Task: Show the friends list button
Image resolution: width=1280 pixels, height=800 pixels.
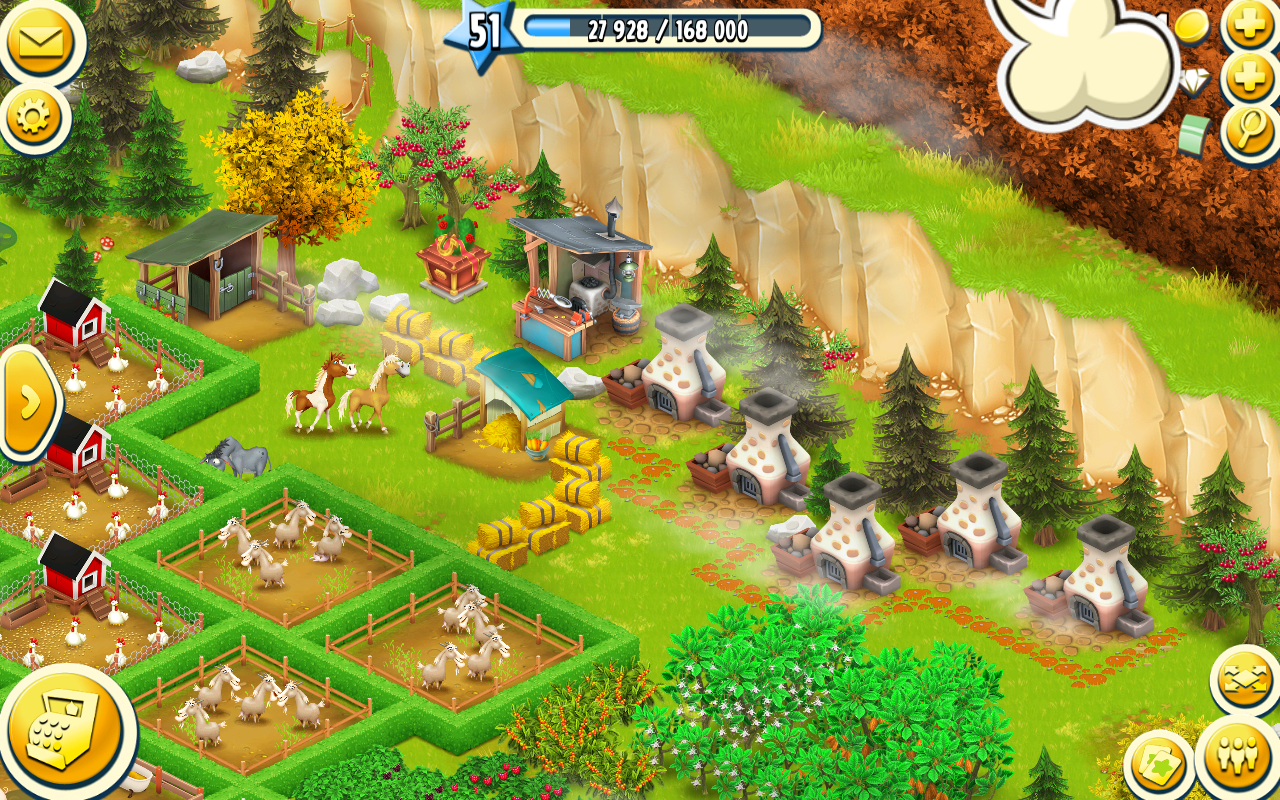Action: pos(1238,757)
